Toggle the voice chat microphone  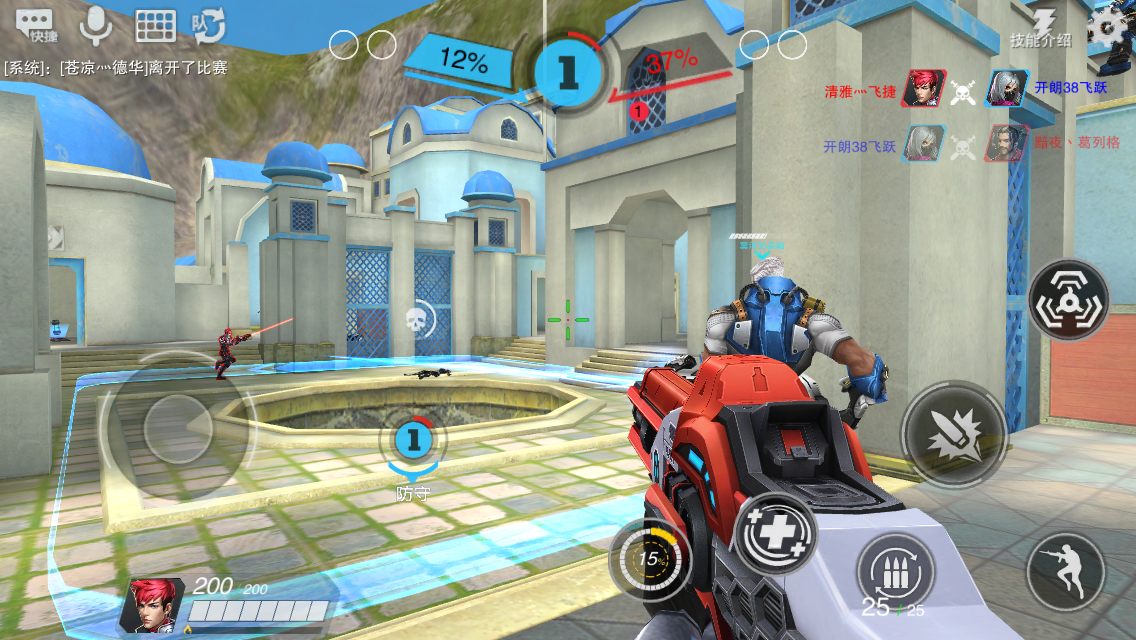click(x=96, y=25)
